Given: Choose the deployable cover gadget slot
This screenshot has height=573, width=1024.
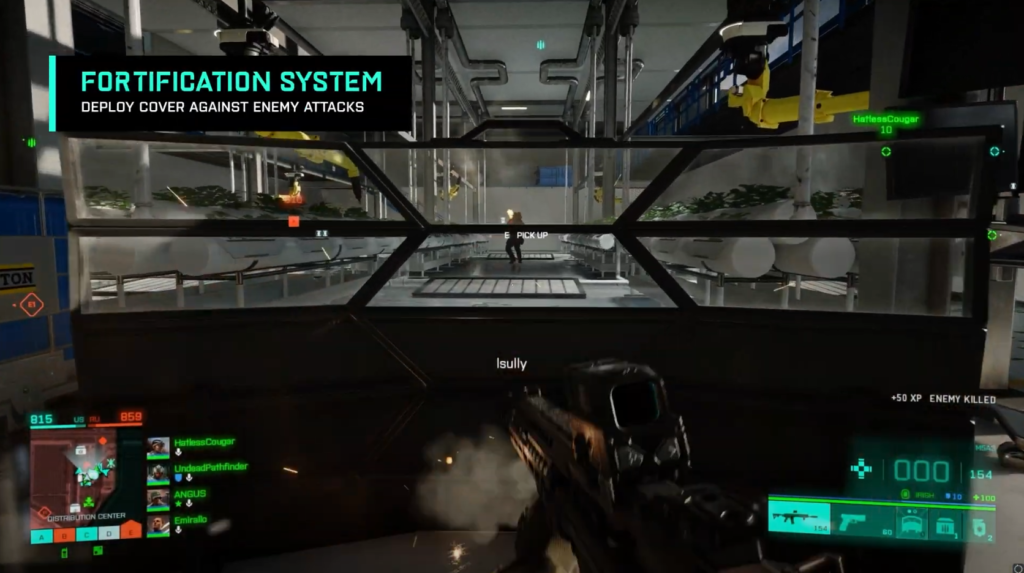Looking at the screenshot, I should point(910,521).
